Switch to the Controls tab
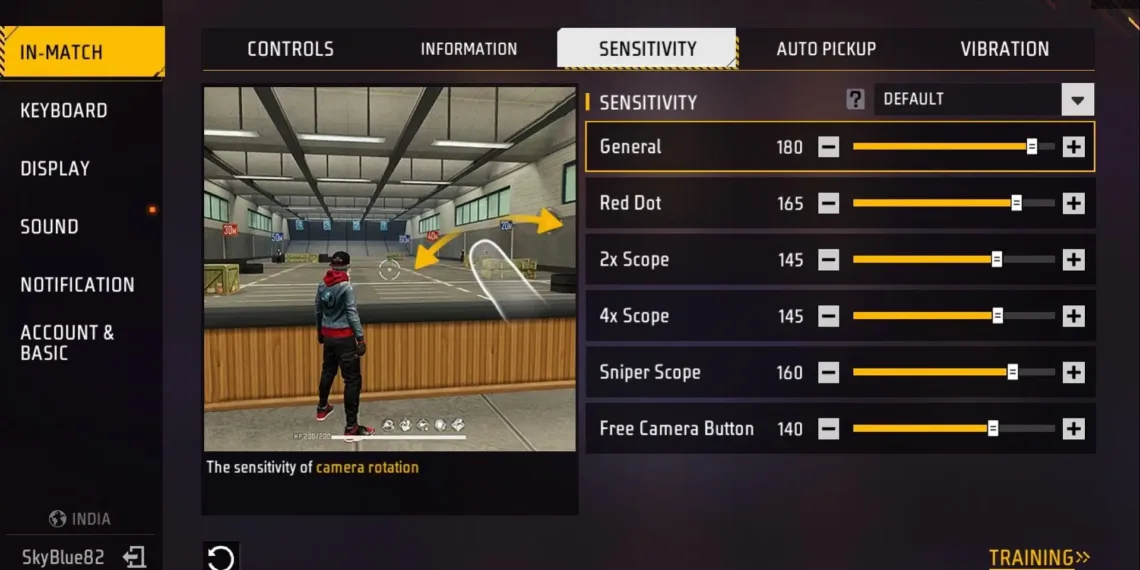 tap(290, 48)
